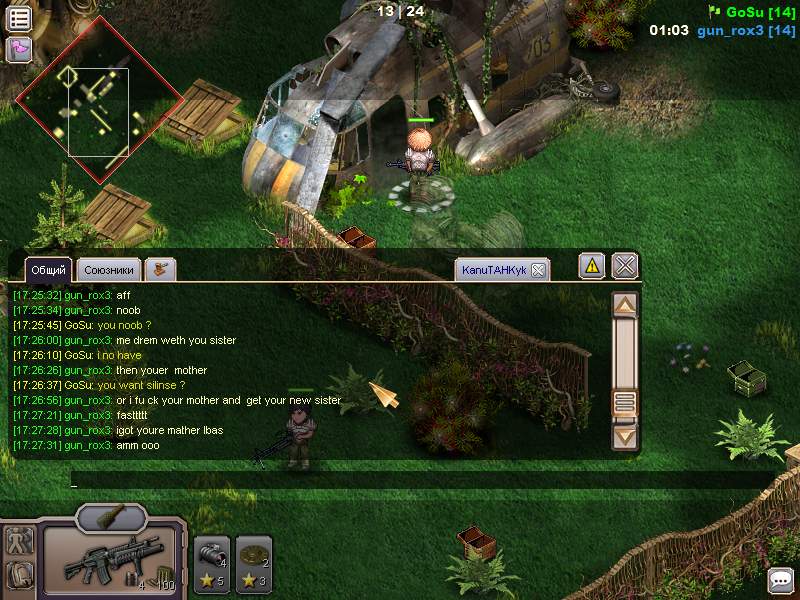The height and width of the screenshot is (600, 800).
Task: Click the chat scrollbar handle
Action: pos(625,403)
